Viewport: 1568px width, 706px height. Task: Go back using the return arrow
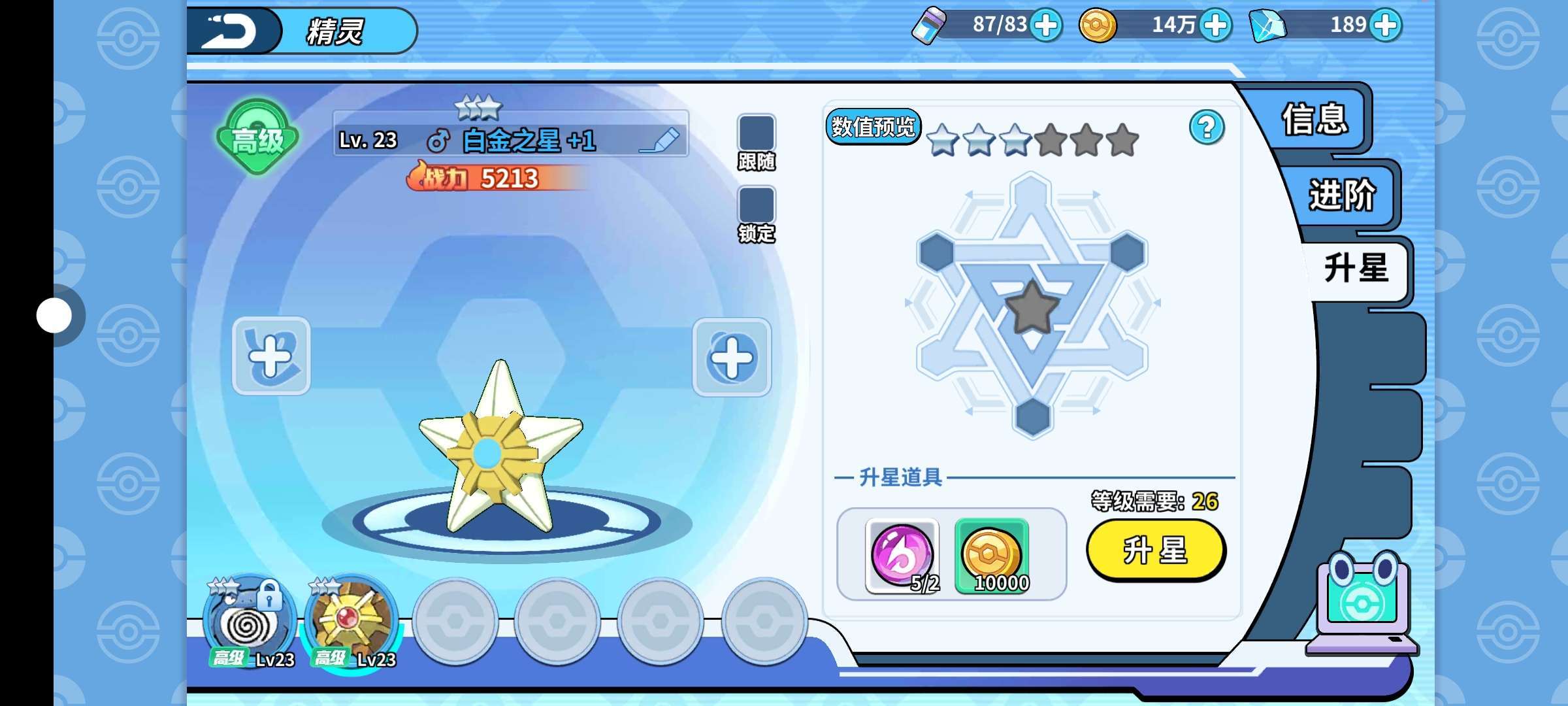coord(230,31)
